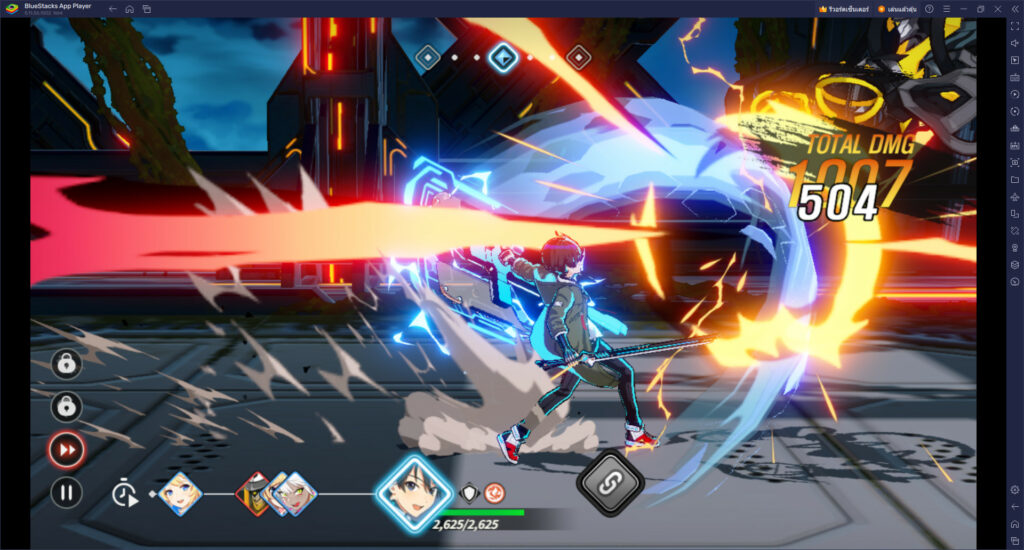1024x550 pixels.
Task: Pause the battle
Action: tap(67, 492)
